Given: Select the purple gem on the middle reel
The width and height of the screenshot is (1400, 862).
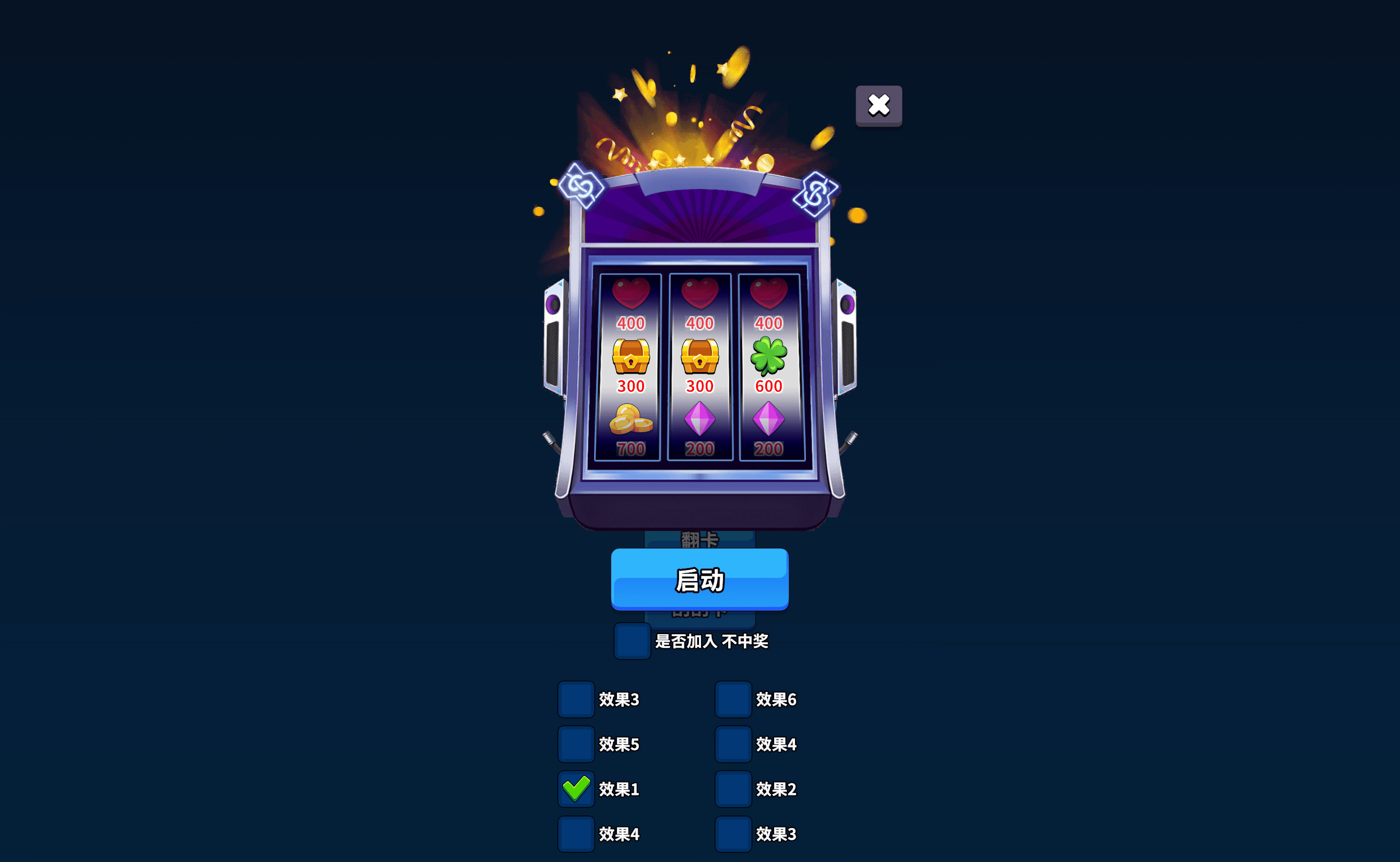Looking at the screenshot, I should 699,420.
